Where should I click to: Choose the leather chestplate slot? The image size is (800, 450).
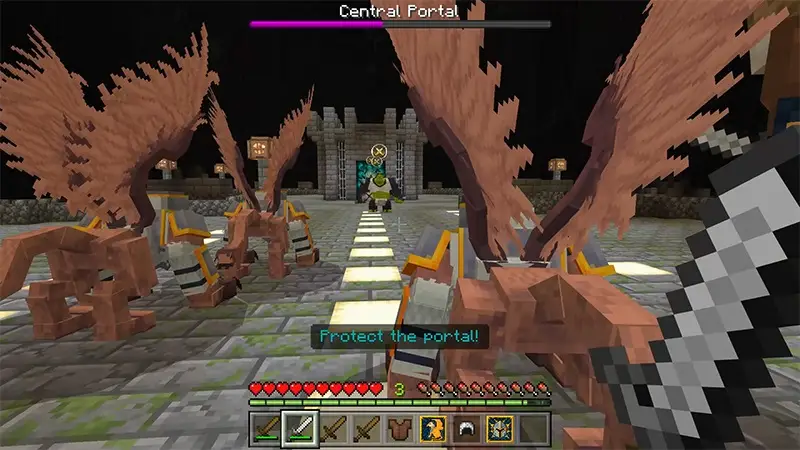(400, 427)
